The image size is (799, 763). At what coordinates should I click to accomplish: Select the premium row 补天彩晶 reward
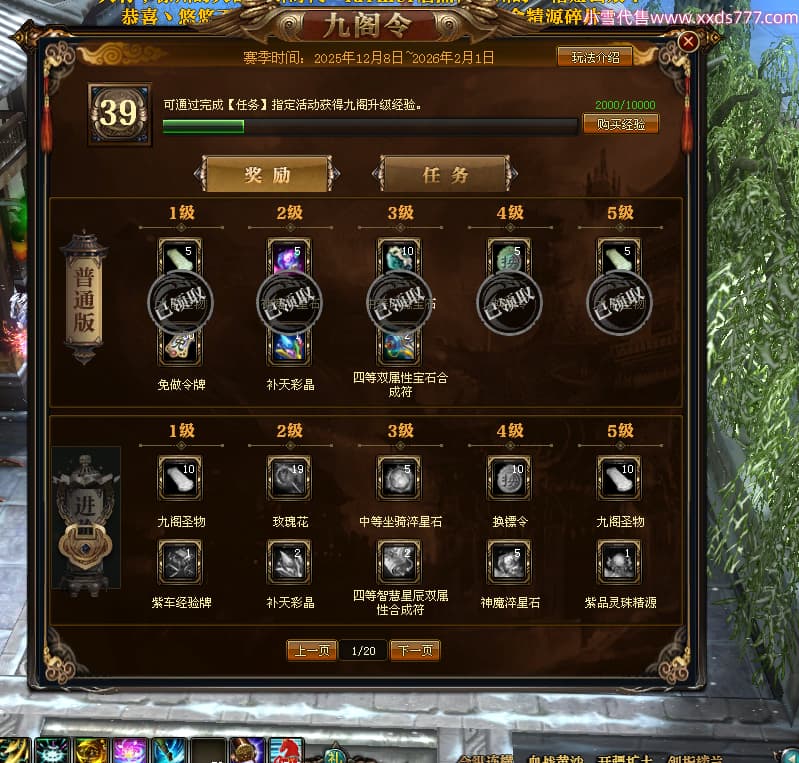click(x=290, y=562)
